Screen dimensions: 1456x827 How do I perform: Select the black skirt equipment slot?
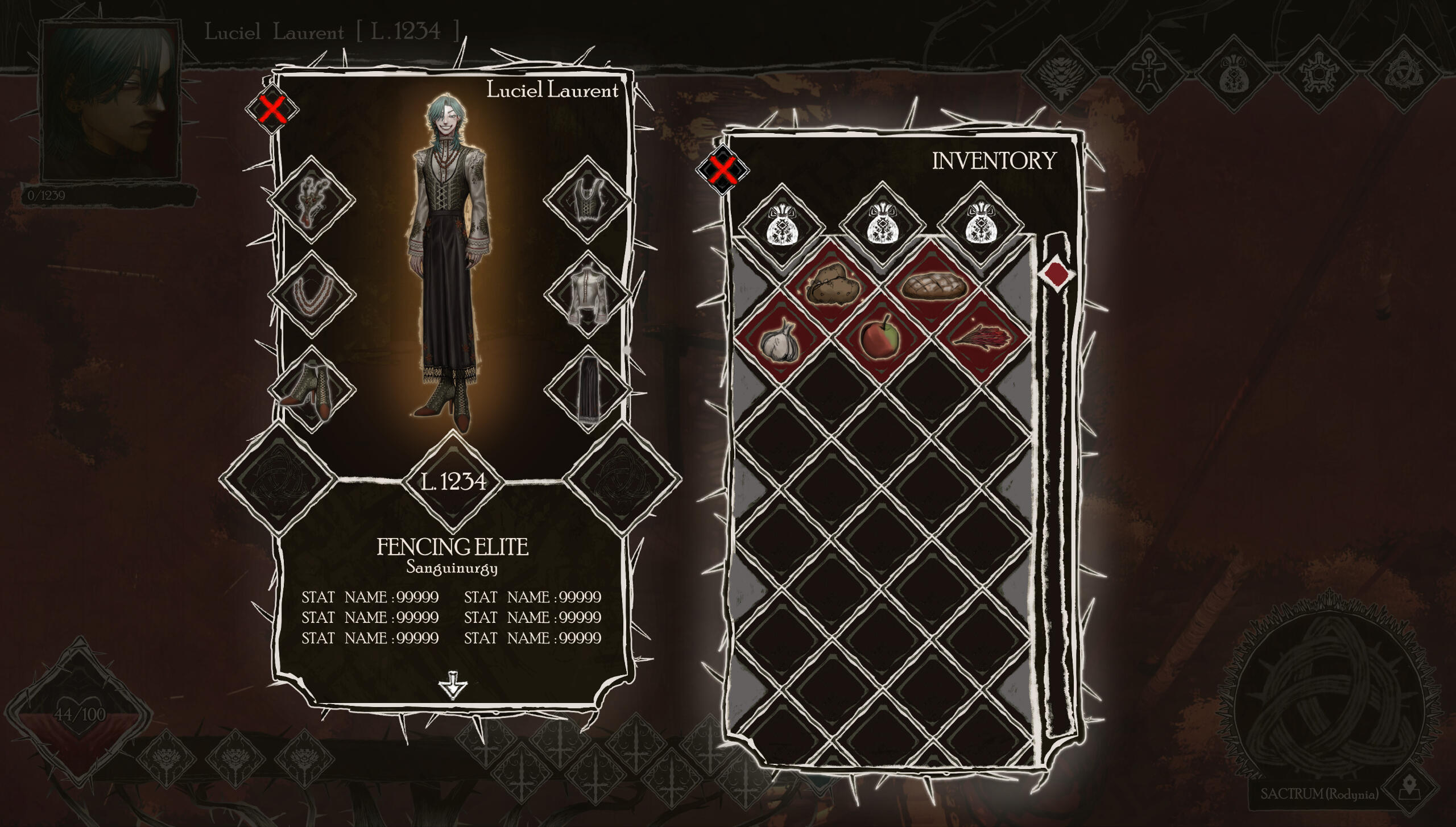587,389
